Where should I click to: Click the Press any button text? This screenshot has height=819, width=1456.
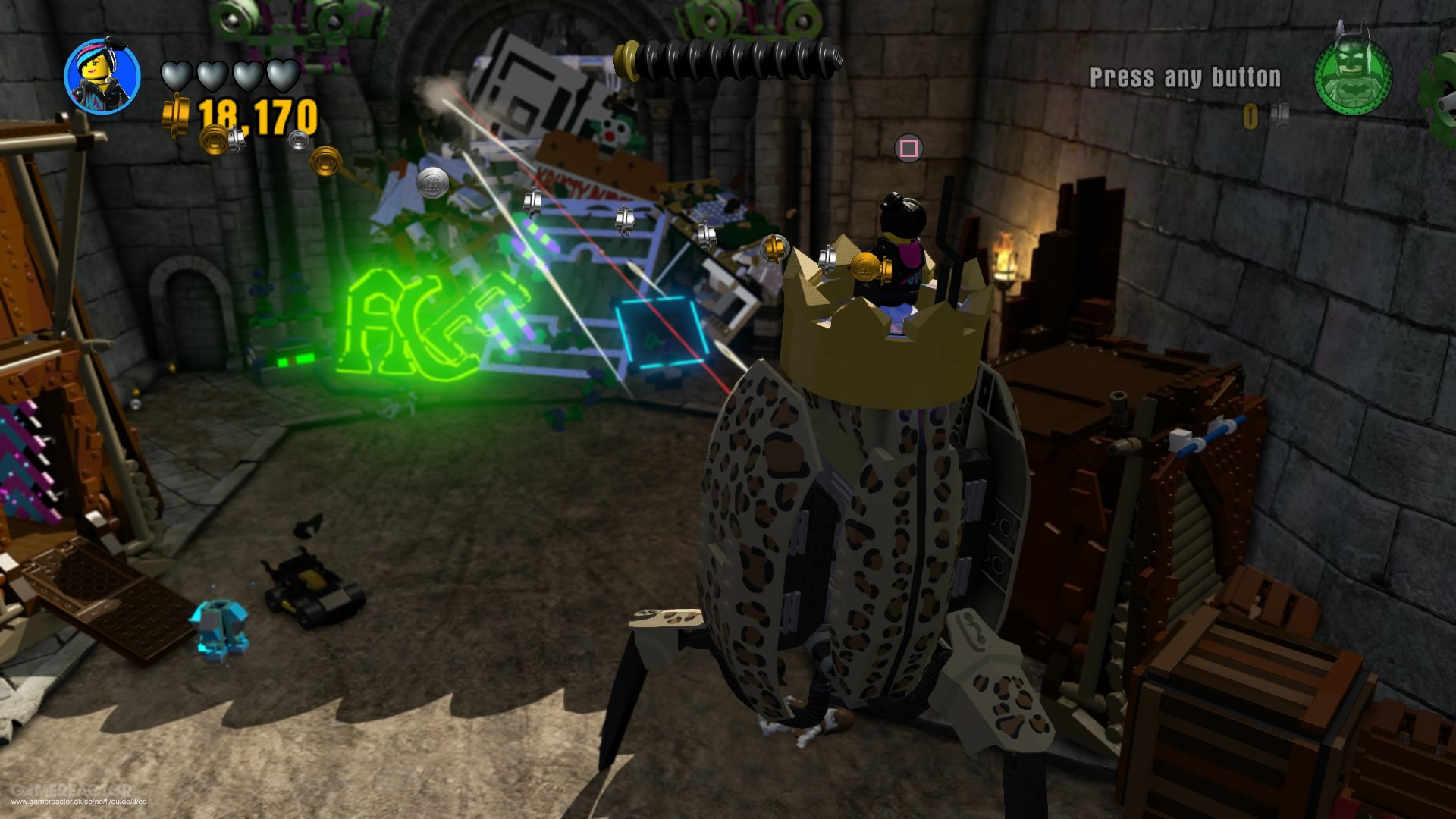coord(1185,76)
